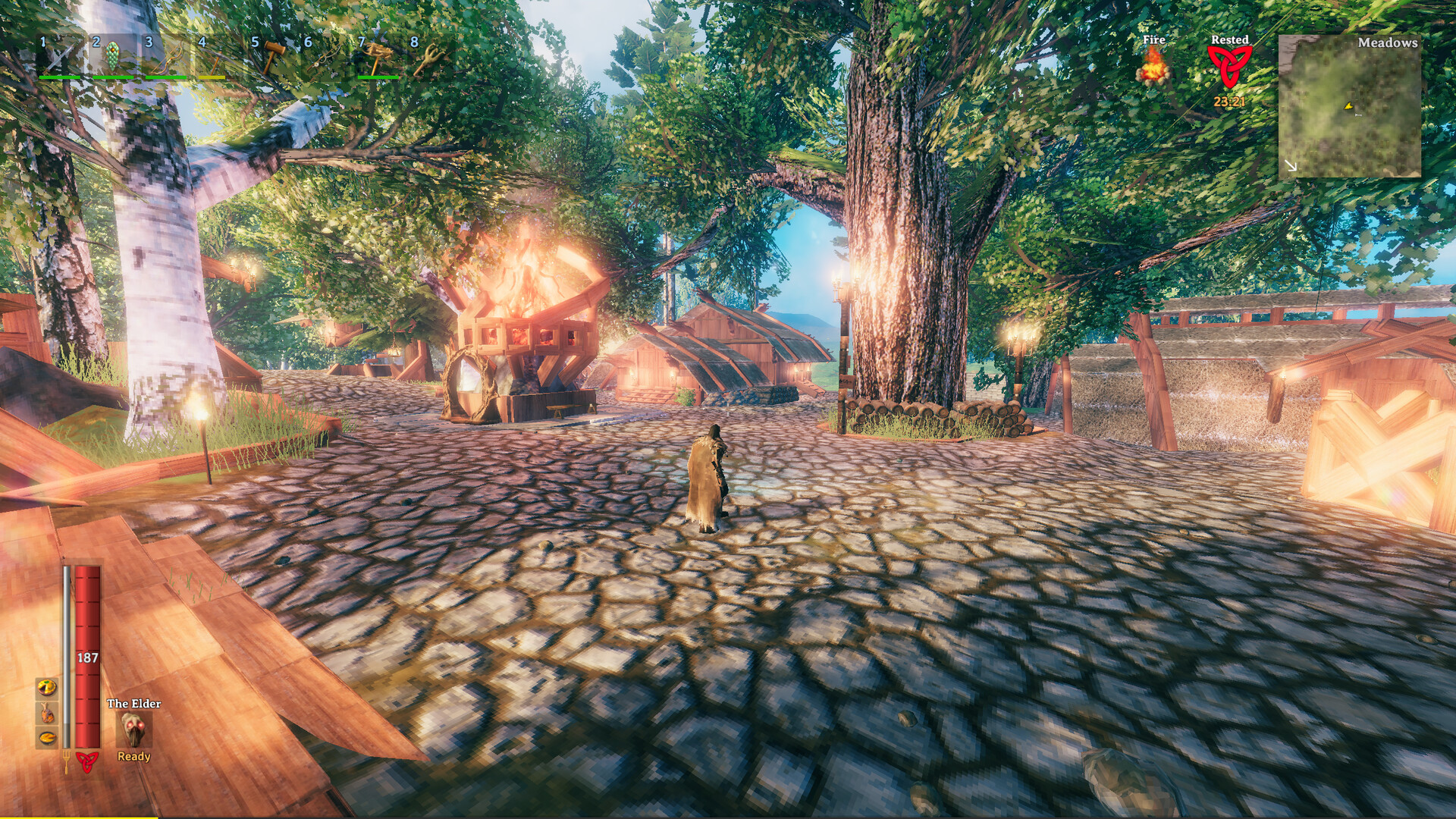The width and height of the screenshot is (1456, 819).
Task: Click the red triquetra power symbol
Action: click(87, 762)
